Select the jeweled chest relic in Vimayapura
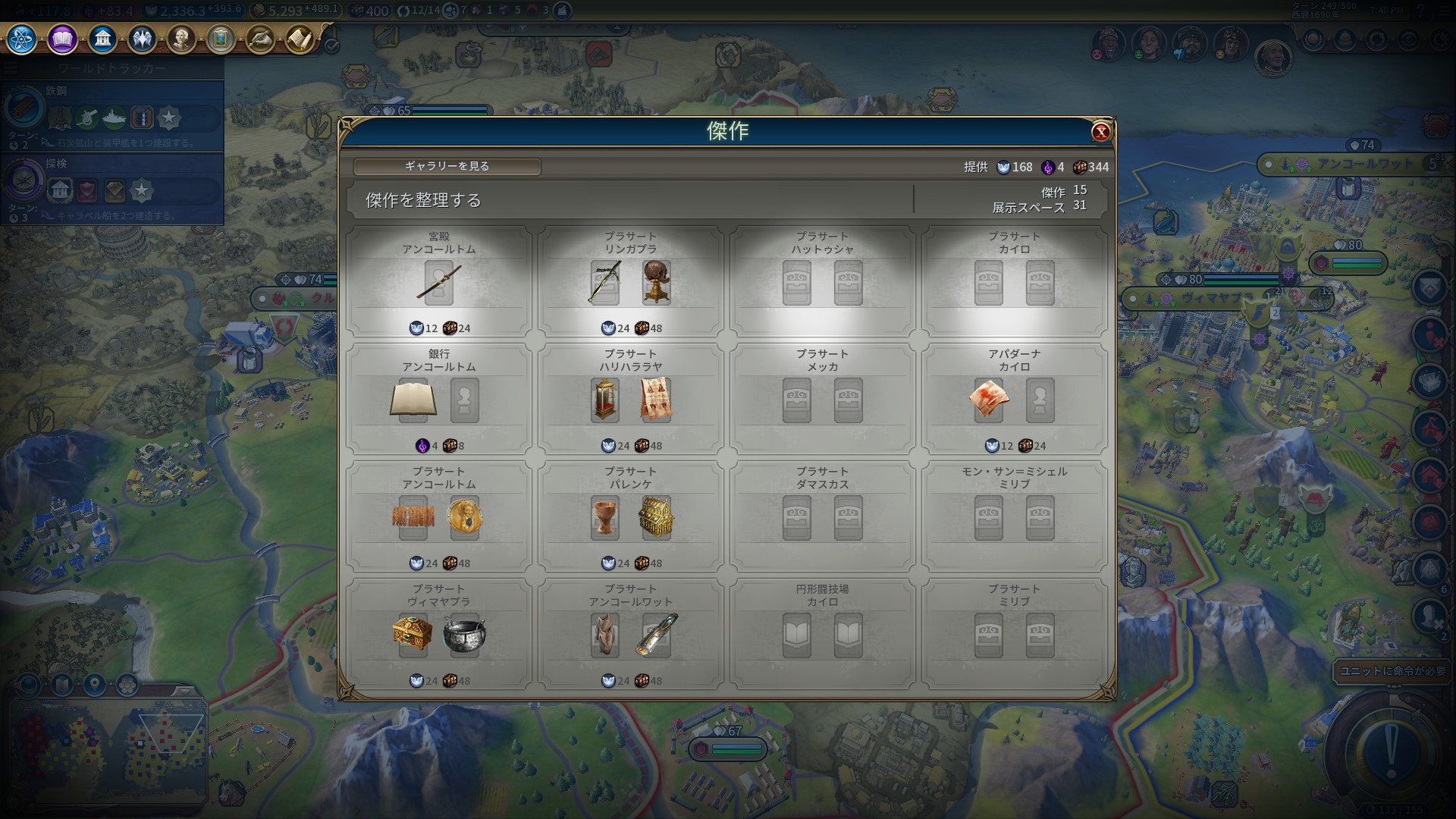The width and height of the screenshot is (1456, 819). 413,635
